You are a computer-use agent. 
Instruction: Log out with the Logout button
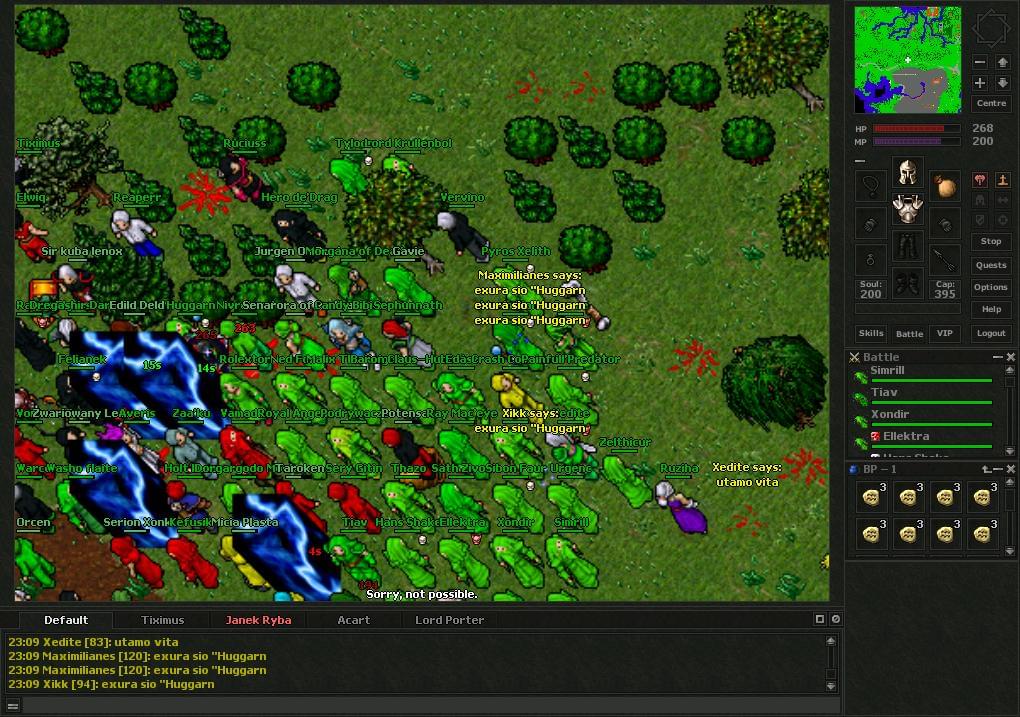click(x=990, y=333)
